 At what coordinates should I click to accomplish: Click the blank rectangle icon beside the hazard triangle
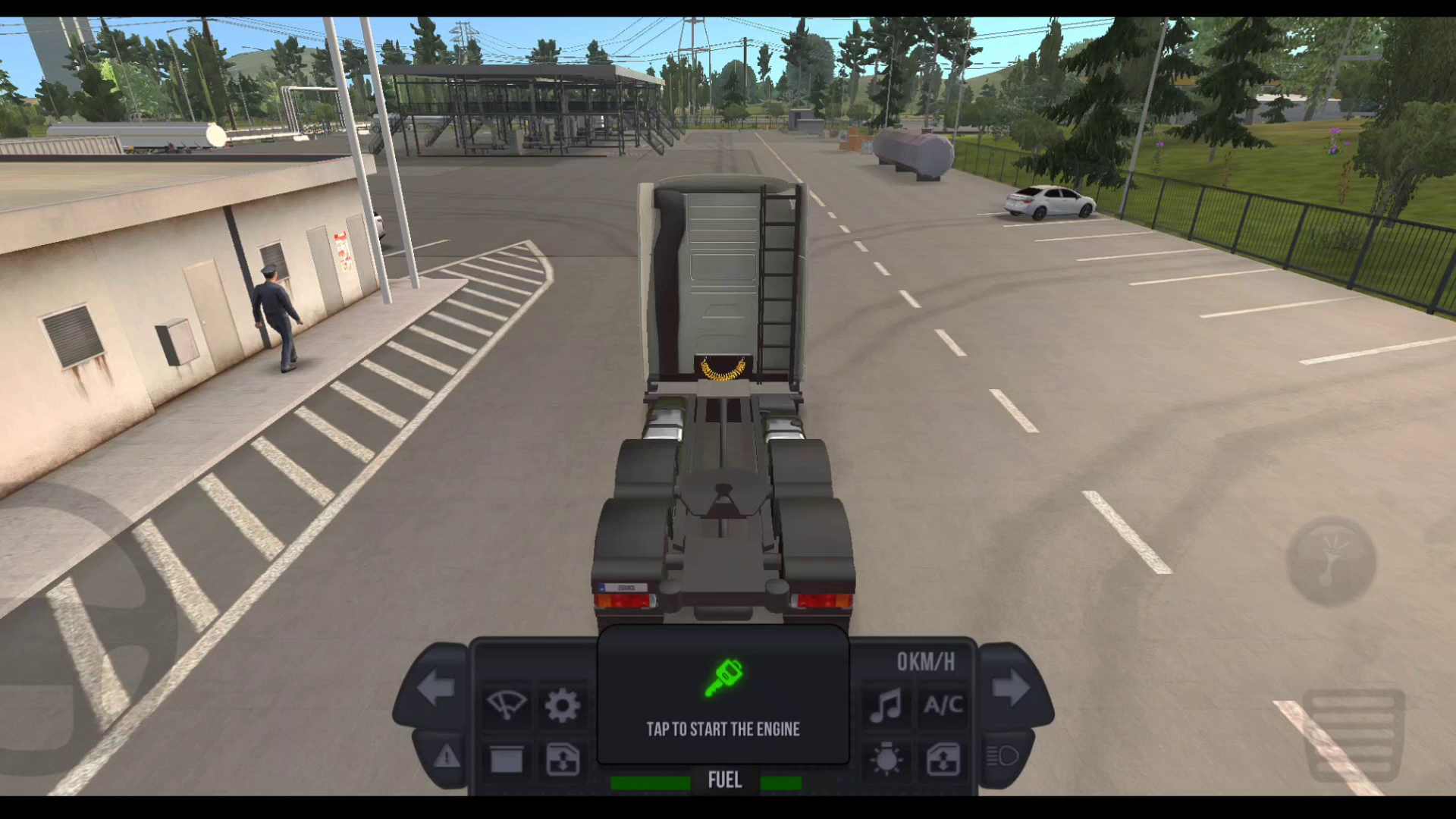coord(506,759)
